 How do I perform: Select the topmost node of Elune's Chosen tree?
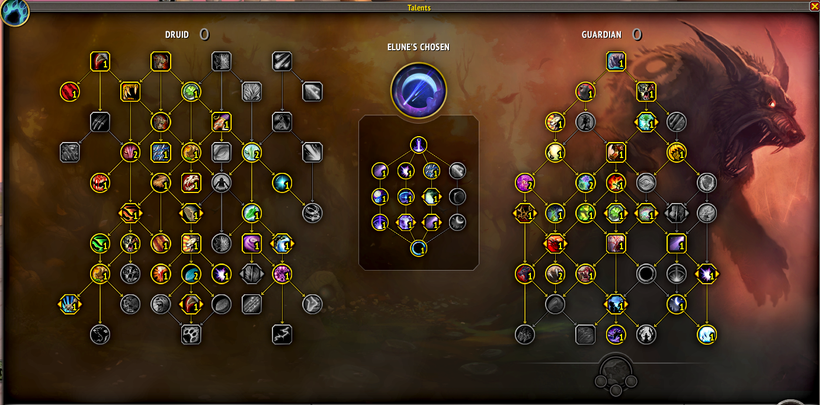(418, 144)
